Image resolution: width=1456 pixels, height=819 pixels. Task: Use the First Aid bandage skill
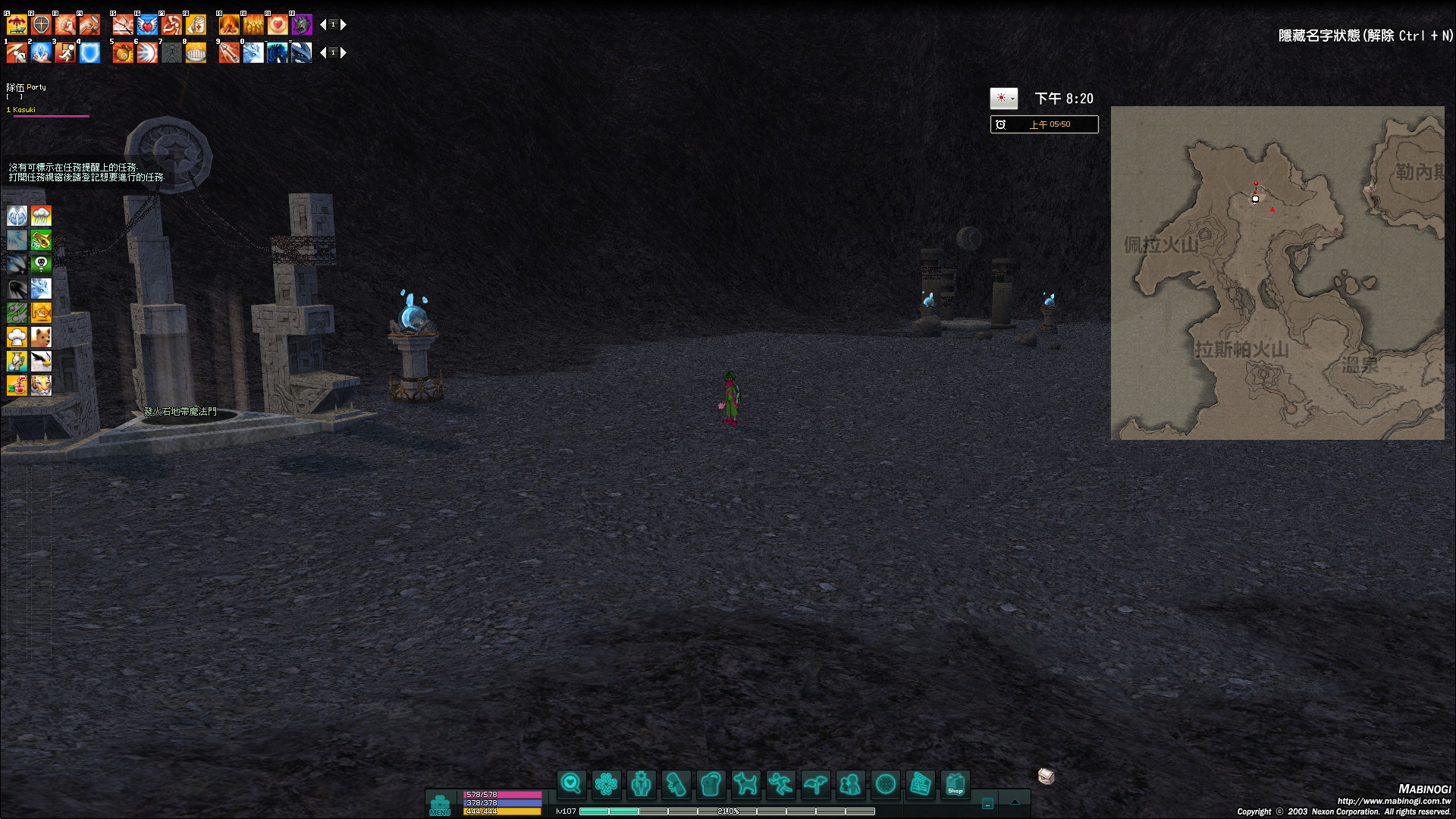[196, 25]
